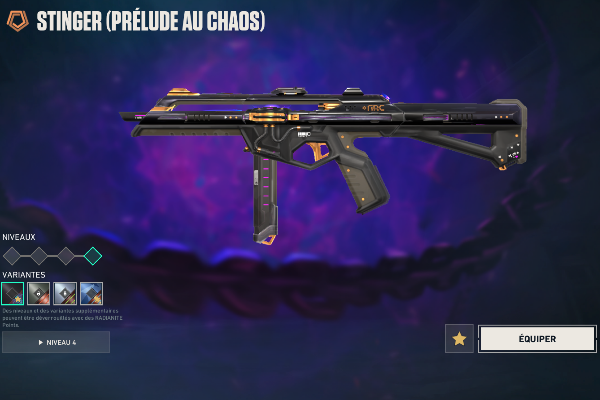Play the NIVEAU 4 preview
This screenshot has height=400, width=600.
point(56,342)
